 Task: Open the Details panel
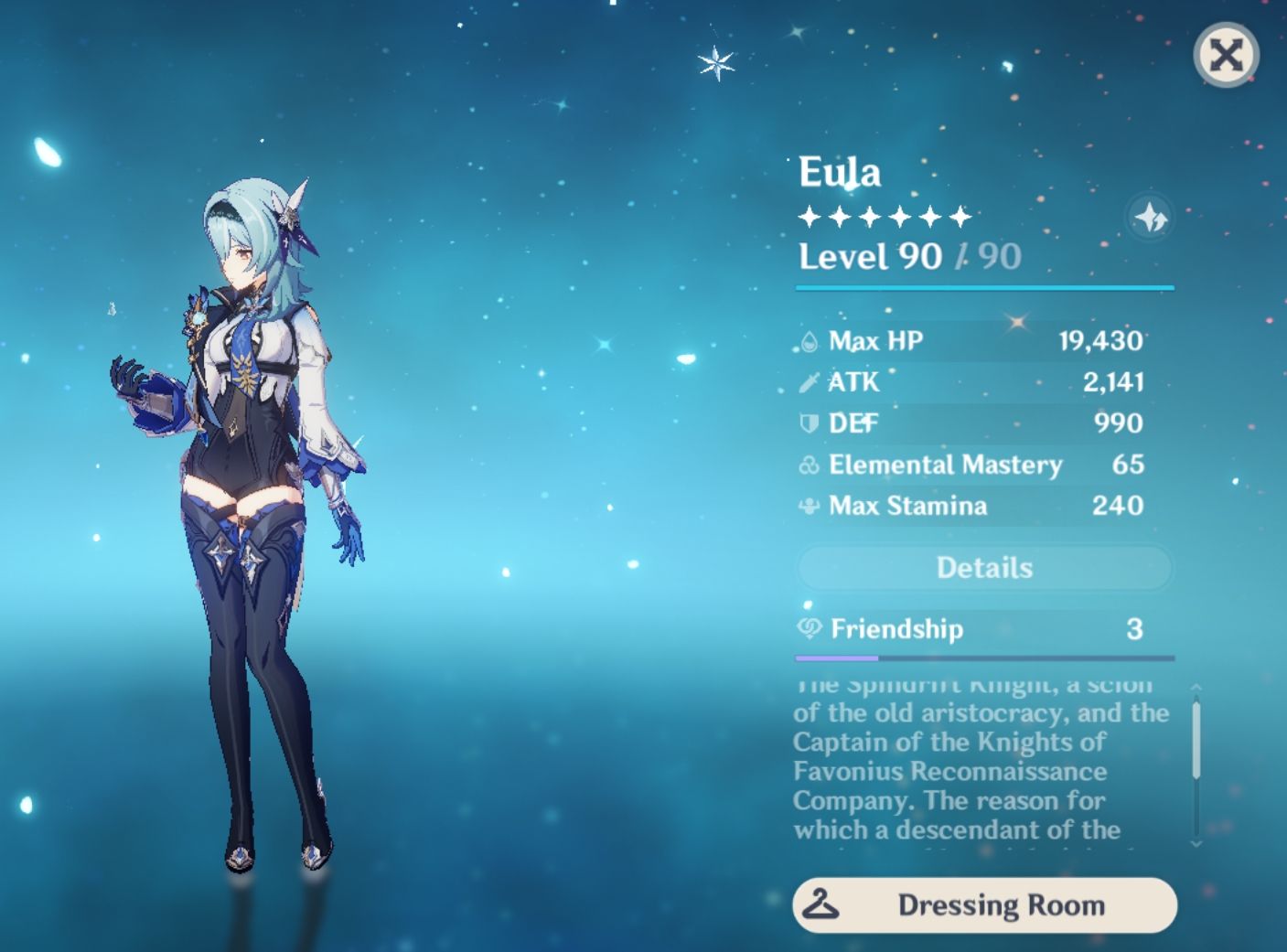pyautogui.click(x=984, y=568)
